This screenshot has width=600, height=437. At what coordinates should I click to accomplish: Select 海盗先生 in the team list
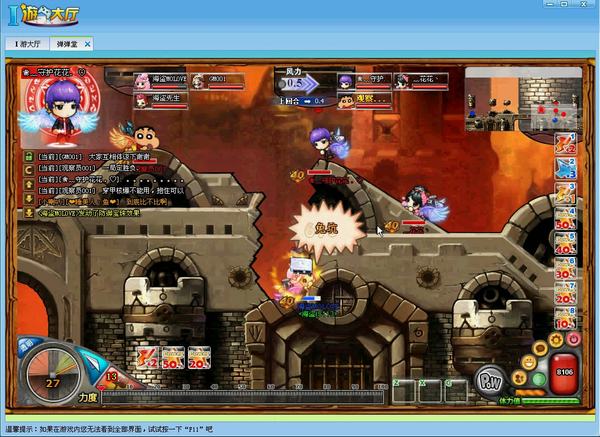coord(160,98)
